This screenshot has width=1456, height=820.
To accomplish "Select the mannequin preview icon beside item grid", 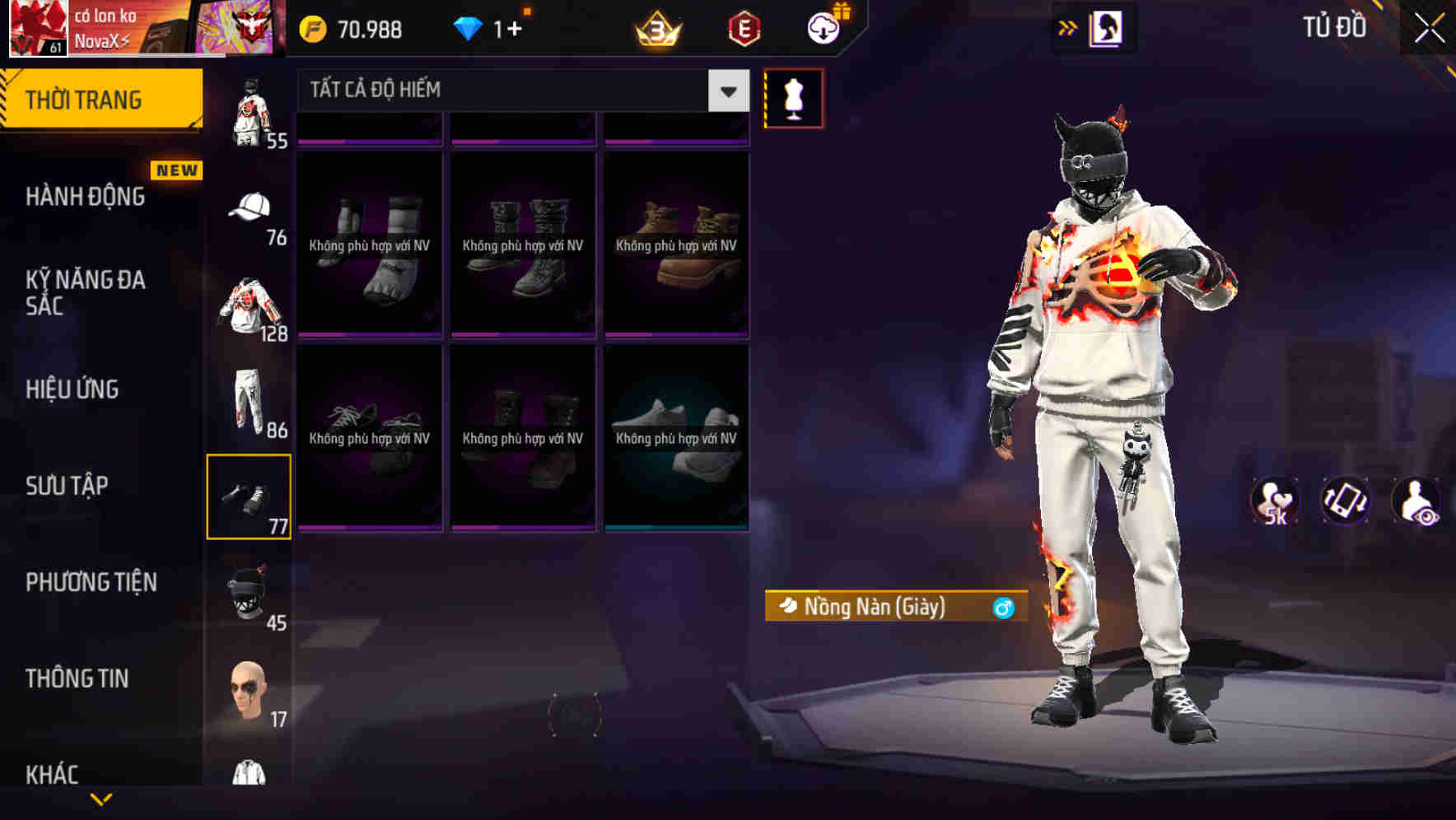I will click(x=793, y=97).
